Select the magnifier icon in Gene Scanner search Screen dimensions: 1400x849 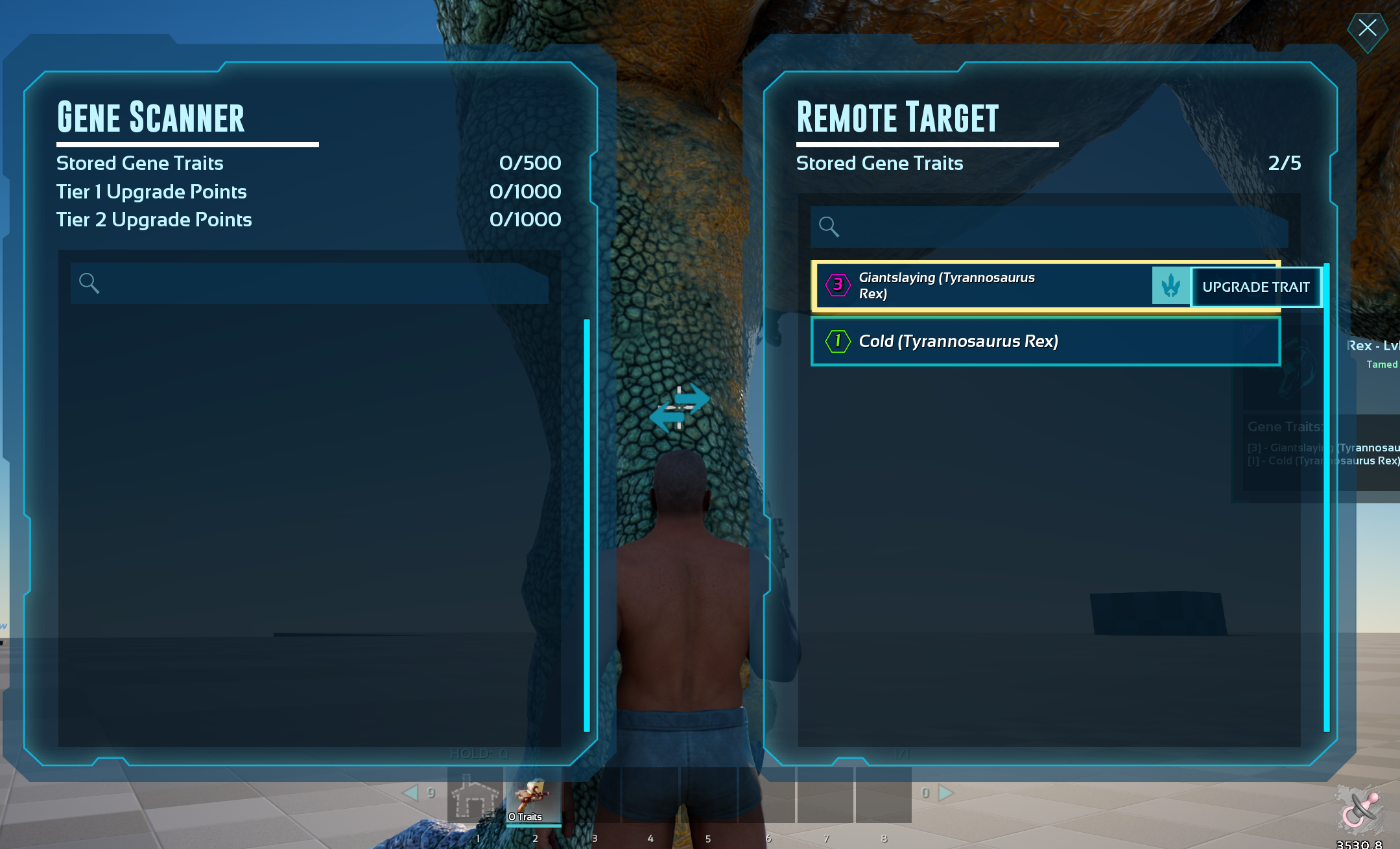[89, 283]
